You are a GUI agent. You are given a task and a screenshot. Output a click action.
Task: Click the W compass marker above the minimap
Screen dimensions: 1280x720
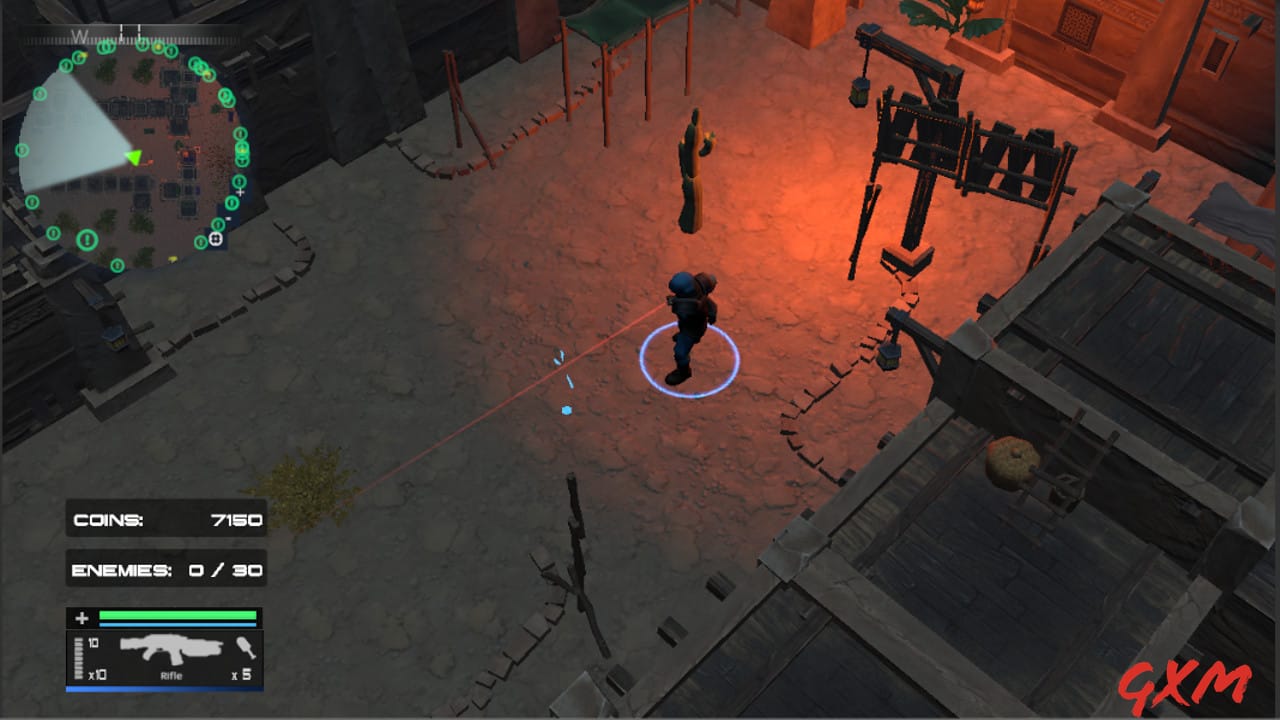[78, 34]
